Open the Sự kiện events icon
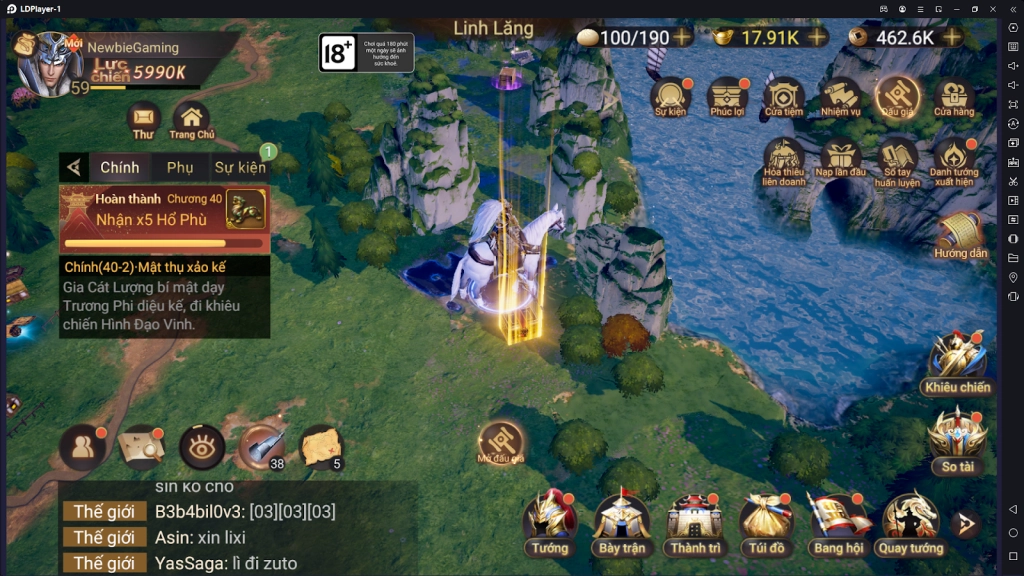Image resolution: width=1024 pixels, height=576 pixels. (671, 99)
